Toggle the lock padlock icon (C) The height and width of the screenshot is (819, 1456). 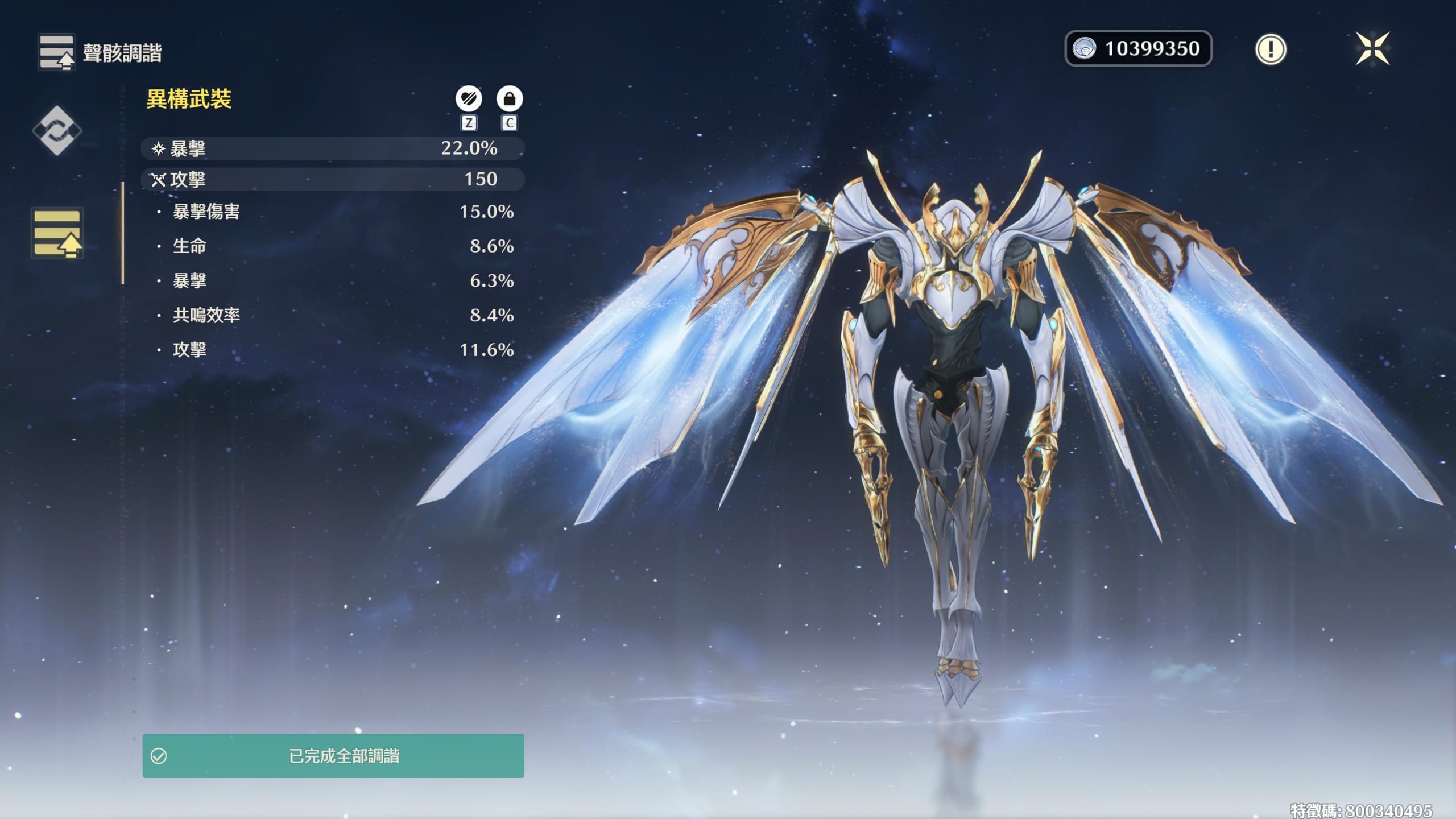point(508,98)
